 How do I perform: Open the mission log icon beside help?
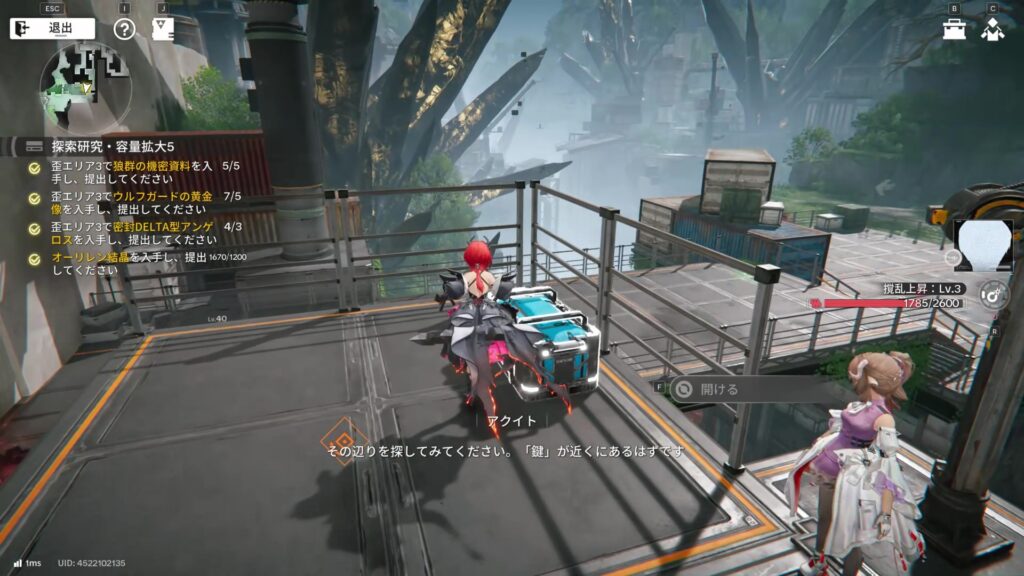(161, 28)
